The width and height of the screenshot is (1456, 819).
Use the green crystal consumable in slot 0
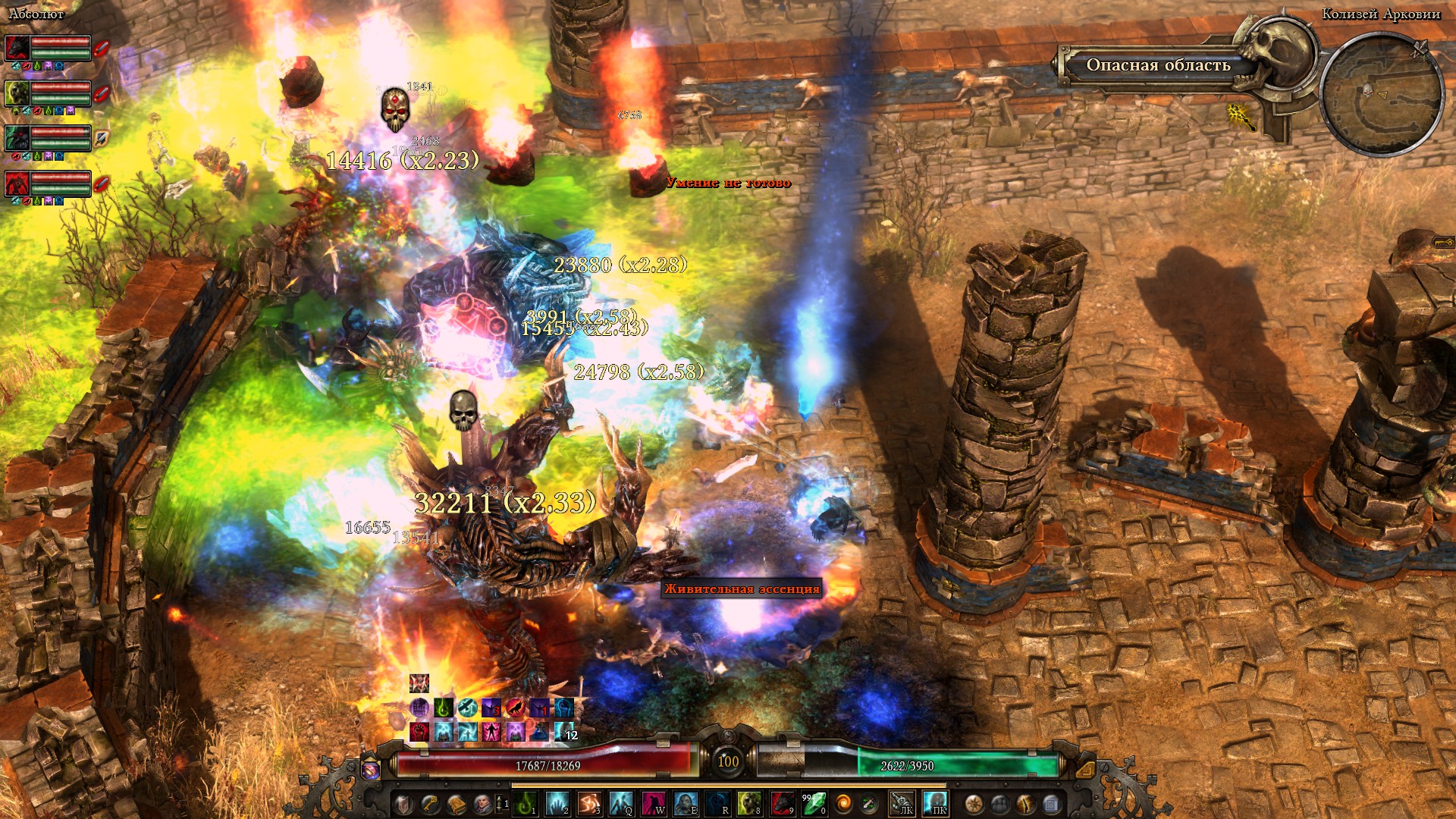click(814, 803)
